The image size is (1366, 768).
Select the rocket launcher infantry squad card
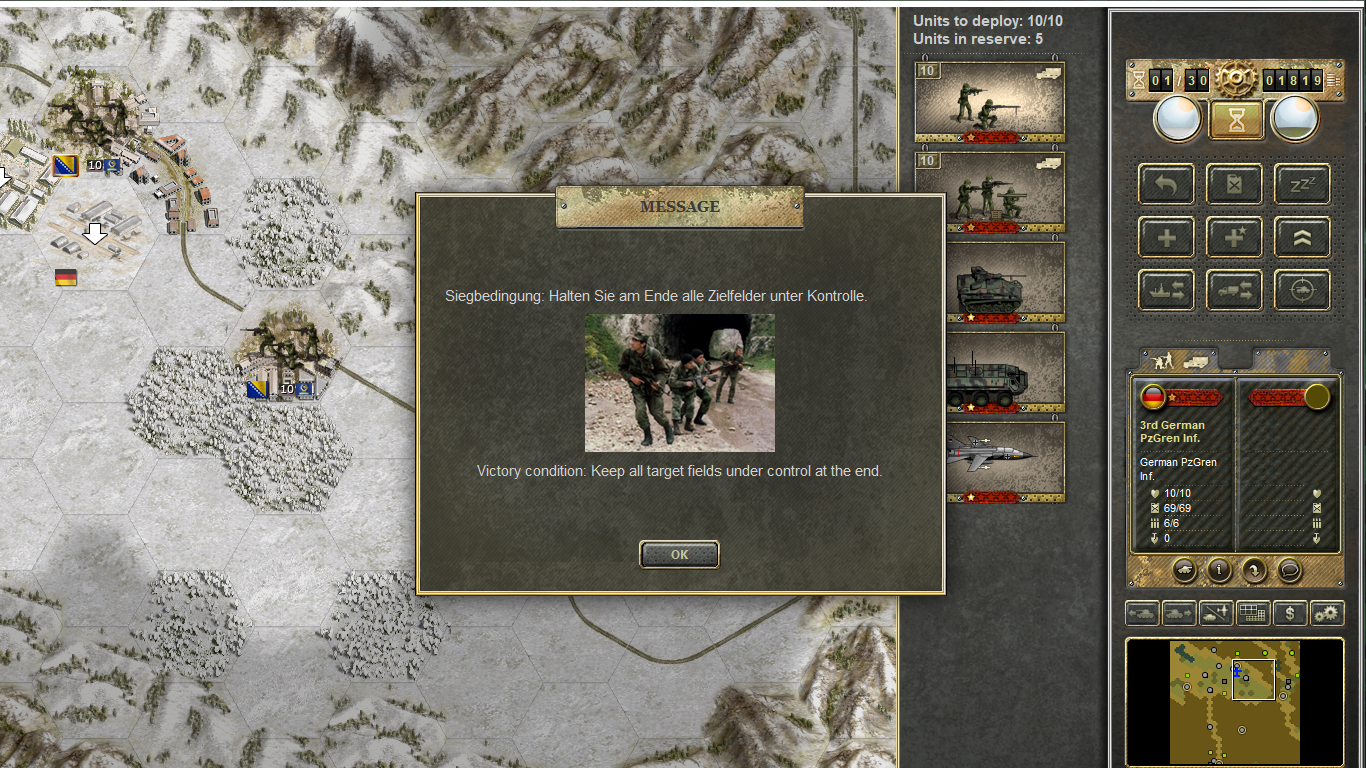[x=989, y=192]
